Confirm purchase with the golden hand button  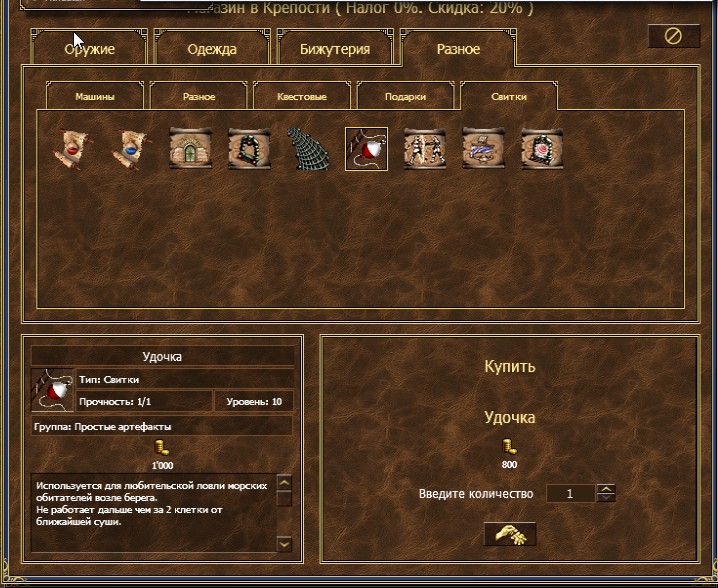(509, 534)
